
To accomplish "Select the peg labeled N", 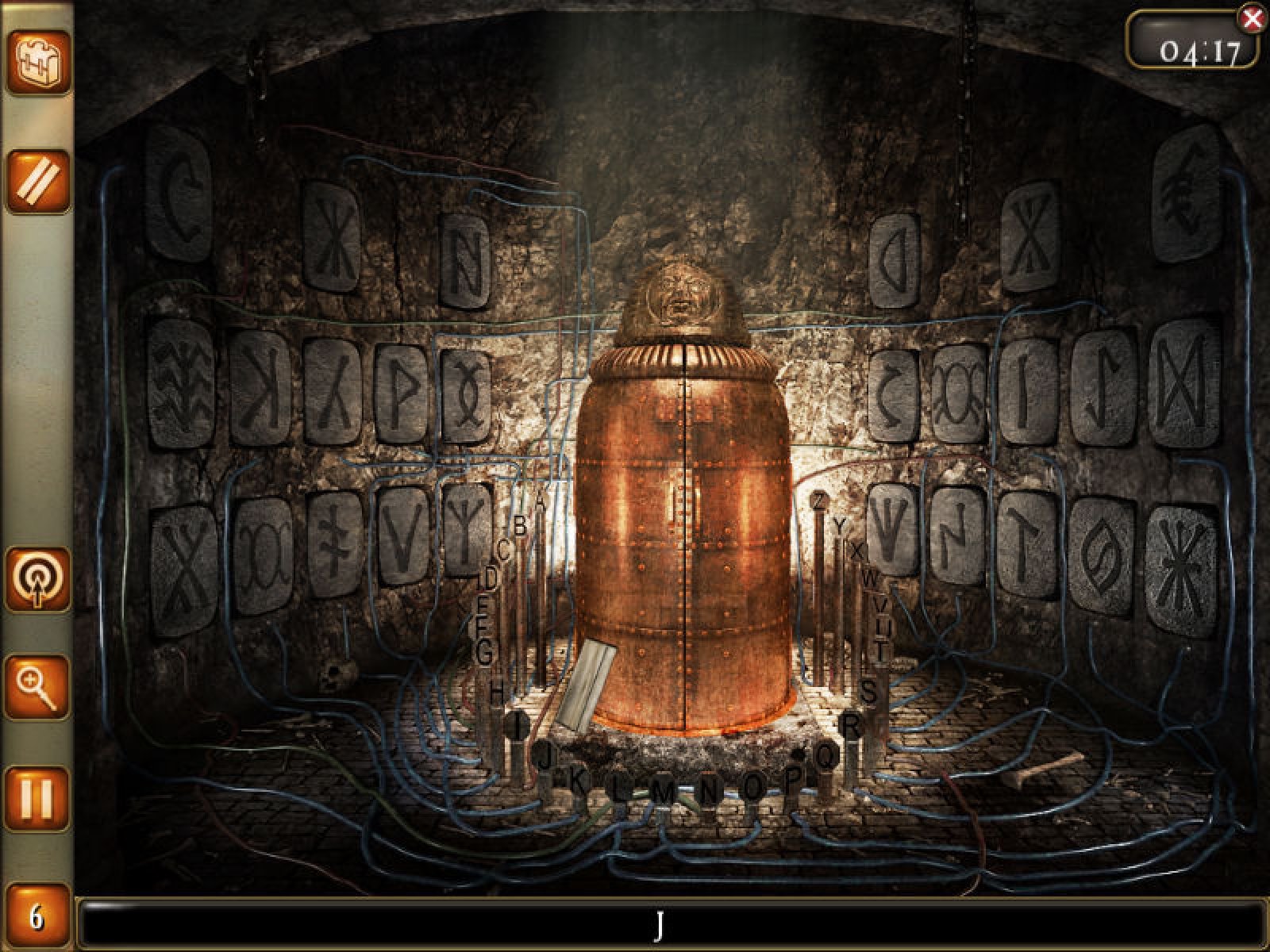I will (x=710, y=790).
